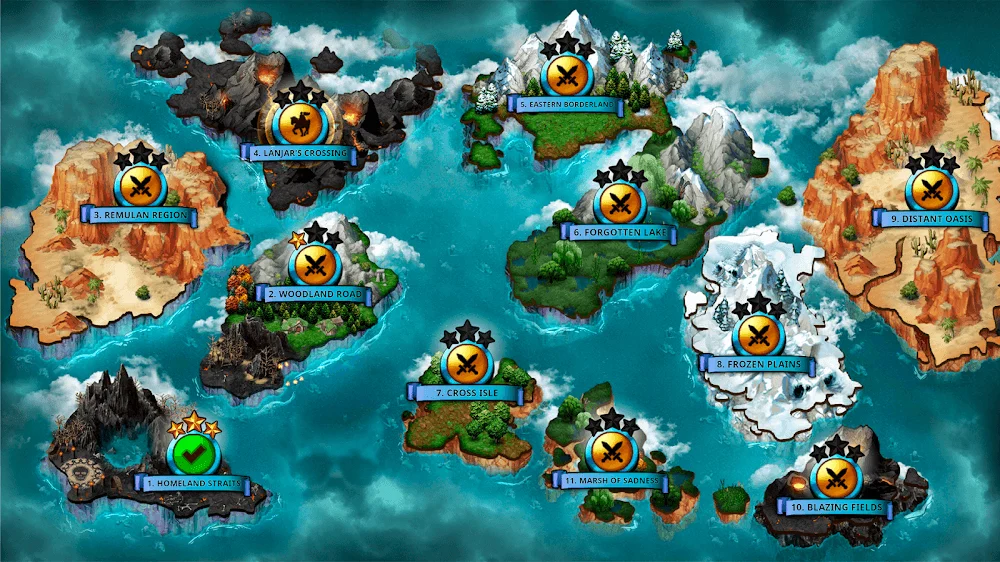1000x562 pixels.
Task: Select the Homeland Straits completed level
Action: (193, 455)
